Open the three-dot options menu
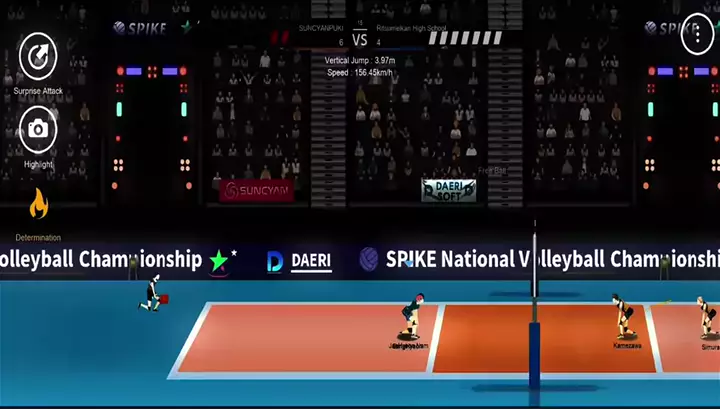 [697, 36]
